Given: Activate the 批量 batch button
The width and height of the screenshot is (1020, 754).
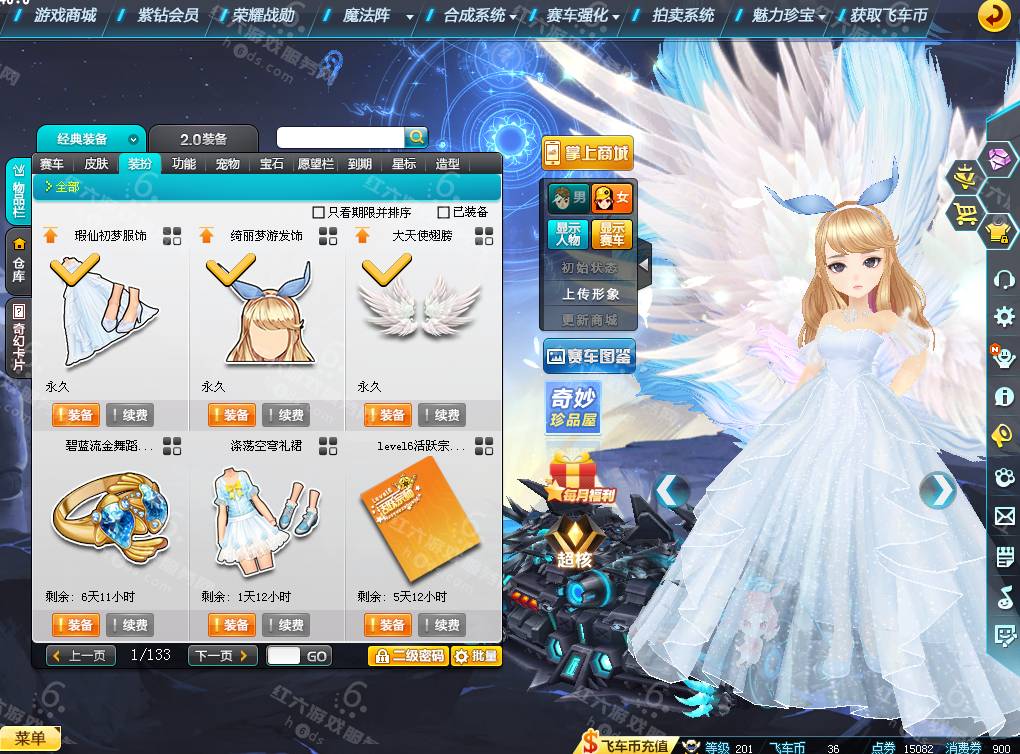Looking at the screenshot, I should [475, 656].
